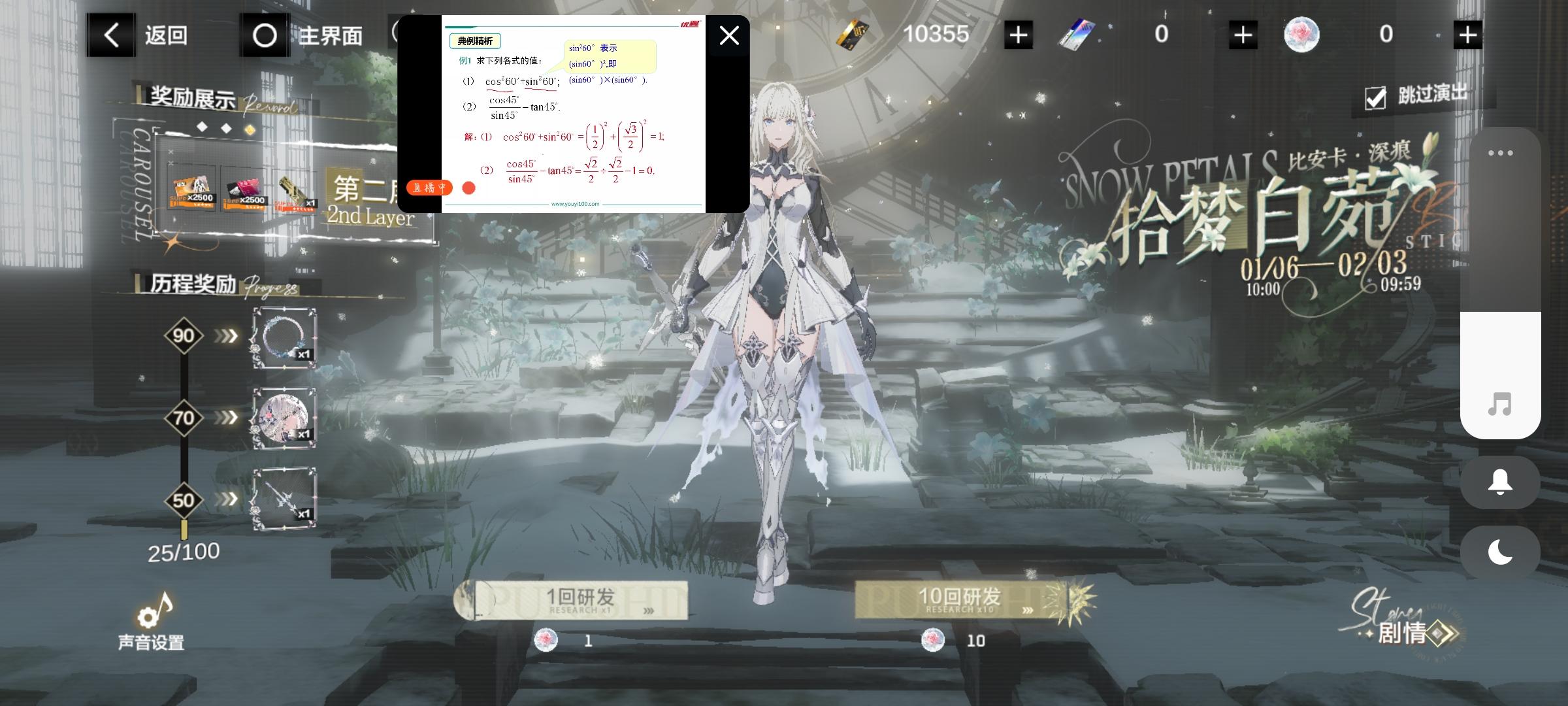Click the 25/100 progress track
The width and height of the screenshot is (1568, 706).
click(183, 551)
